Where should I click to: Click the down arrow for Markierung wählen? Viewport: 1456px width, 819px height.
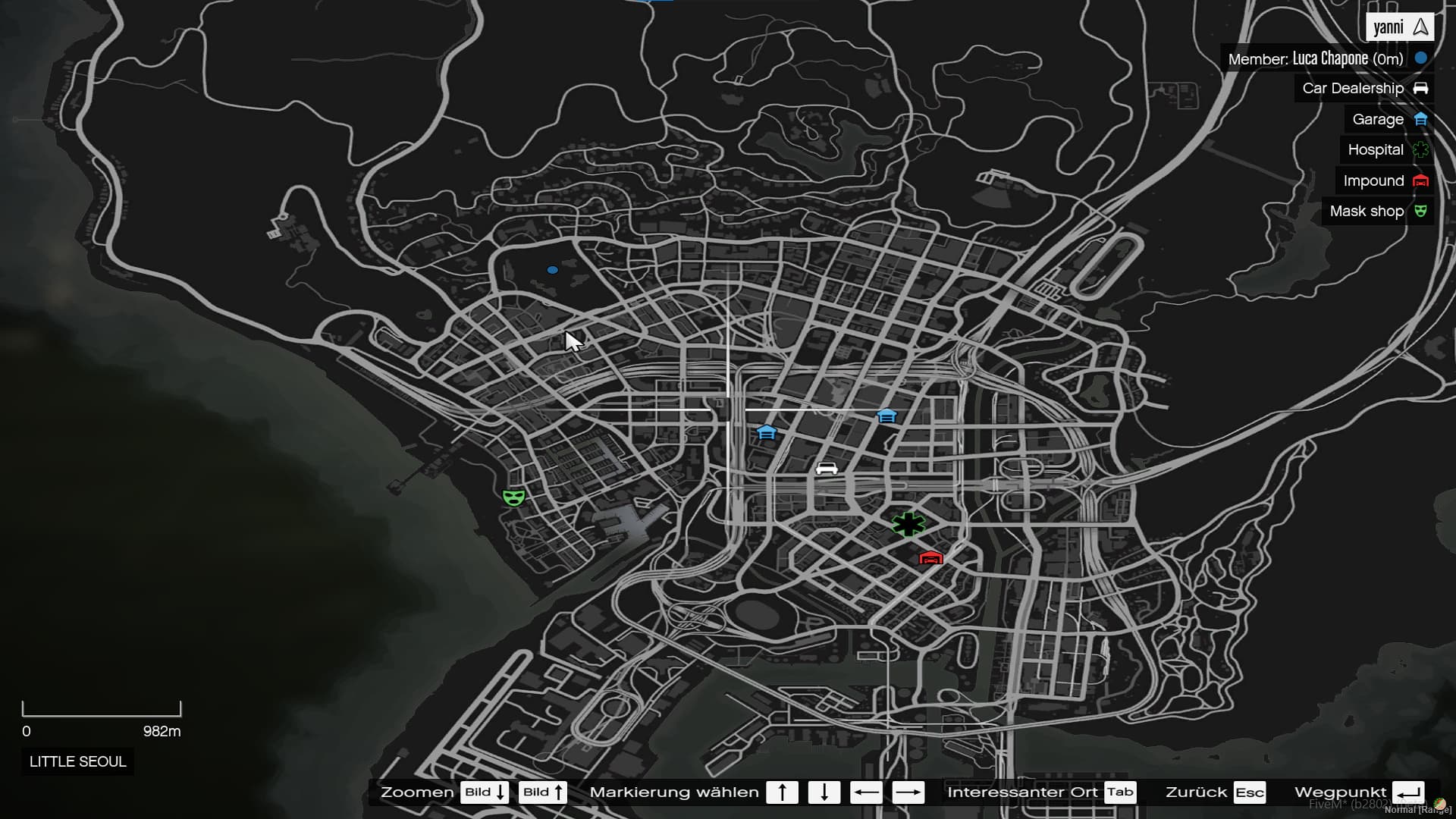(825, 792)
